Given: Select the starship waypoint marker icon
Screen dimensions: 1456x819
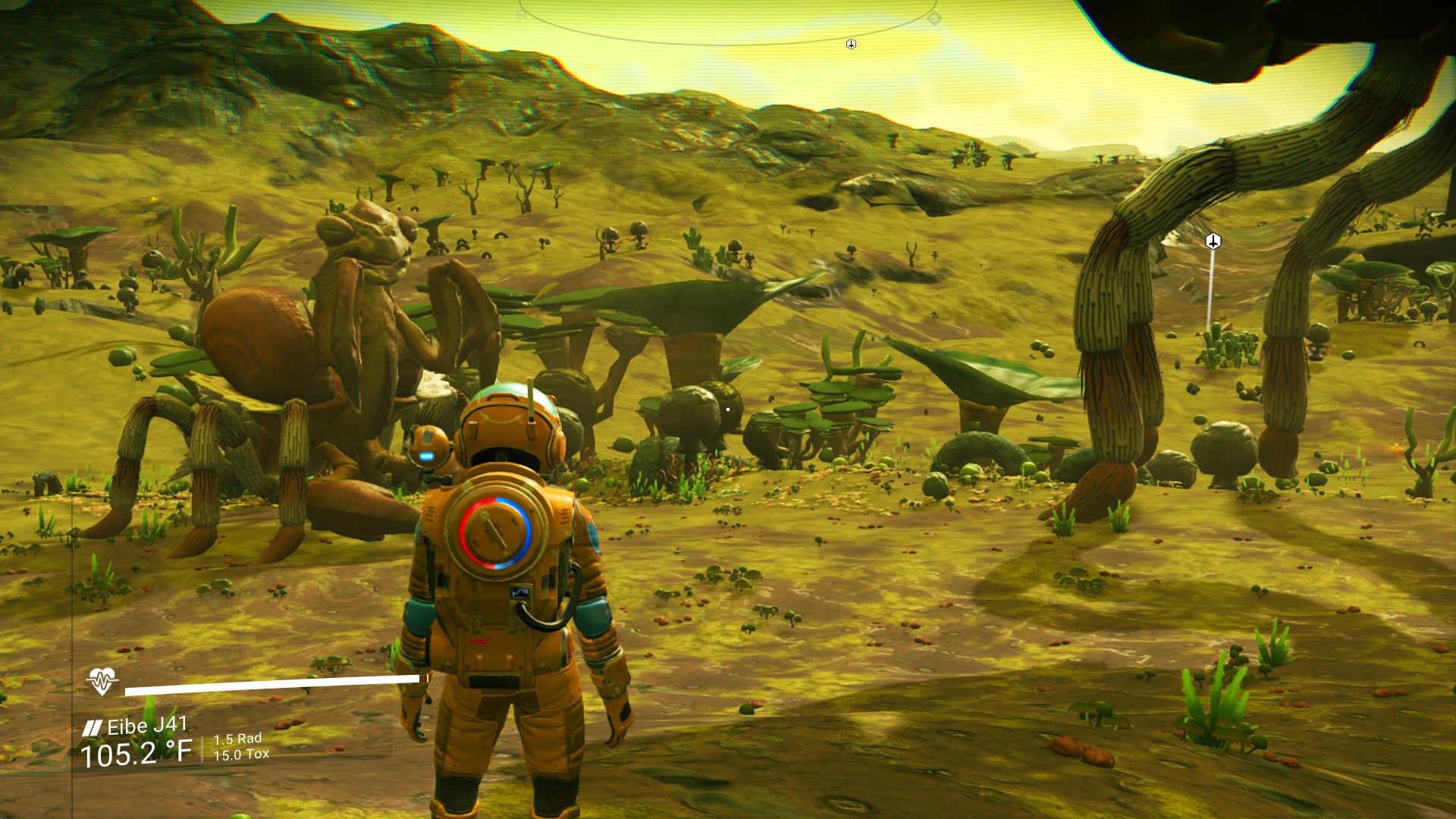Looking at the screenshot, I should coord(1213,242).
